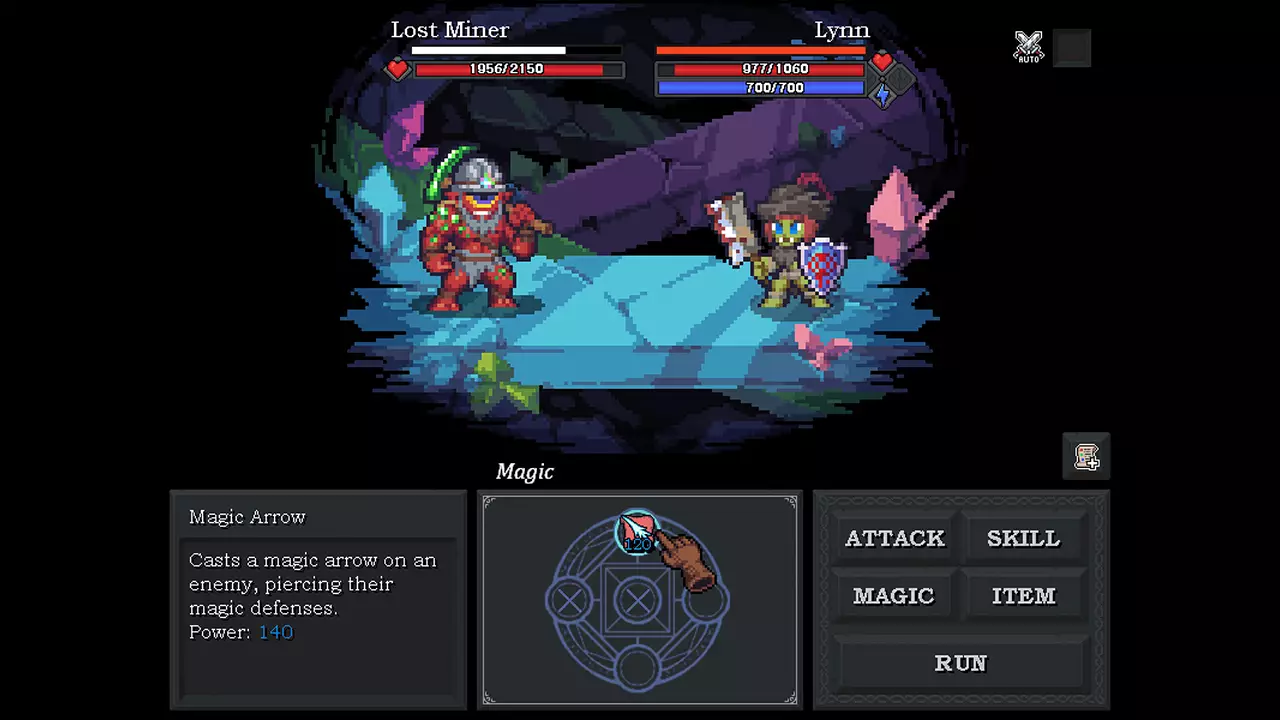Toggle the crossed-swords AUTO battle icon
The image size is (1280, 720).
tap(1028, 47)
